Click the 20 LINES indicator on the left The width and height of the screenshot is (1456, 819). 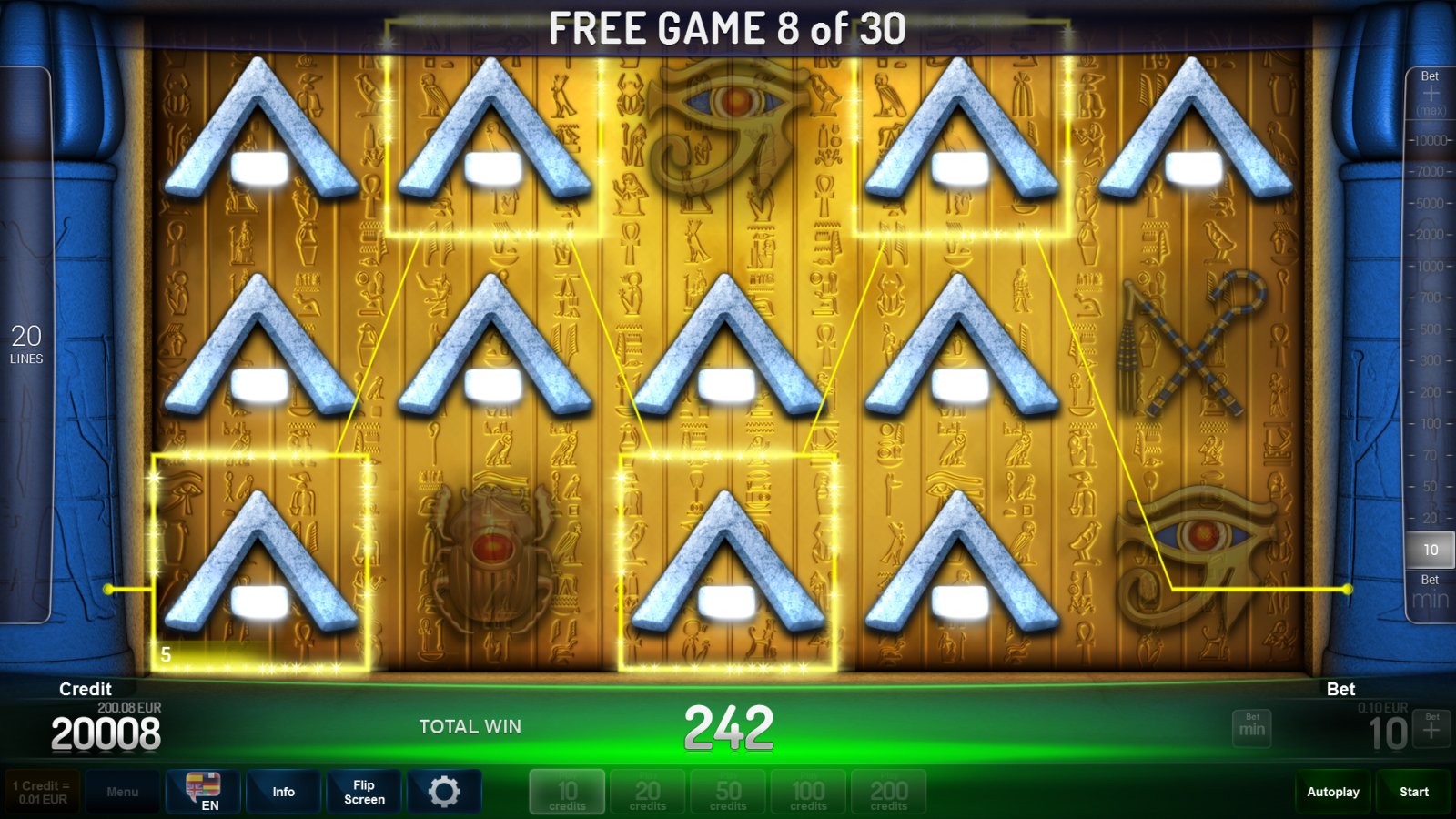(28, 343)
